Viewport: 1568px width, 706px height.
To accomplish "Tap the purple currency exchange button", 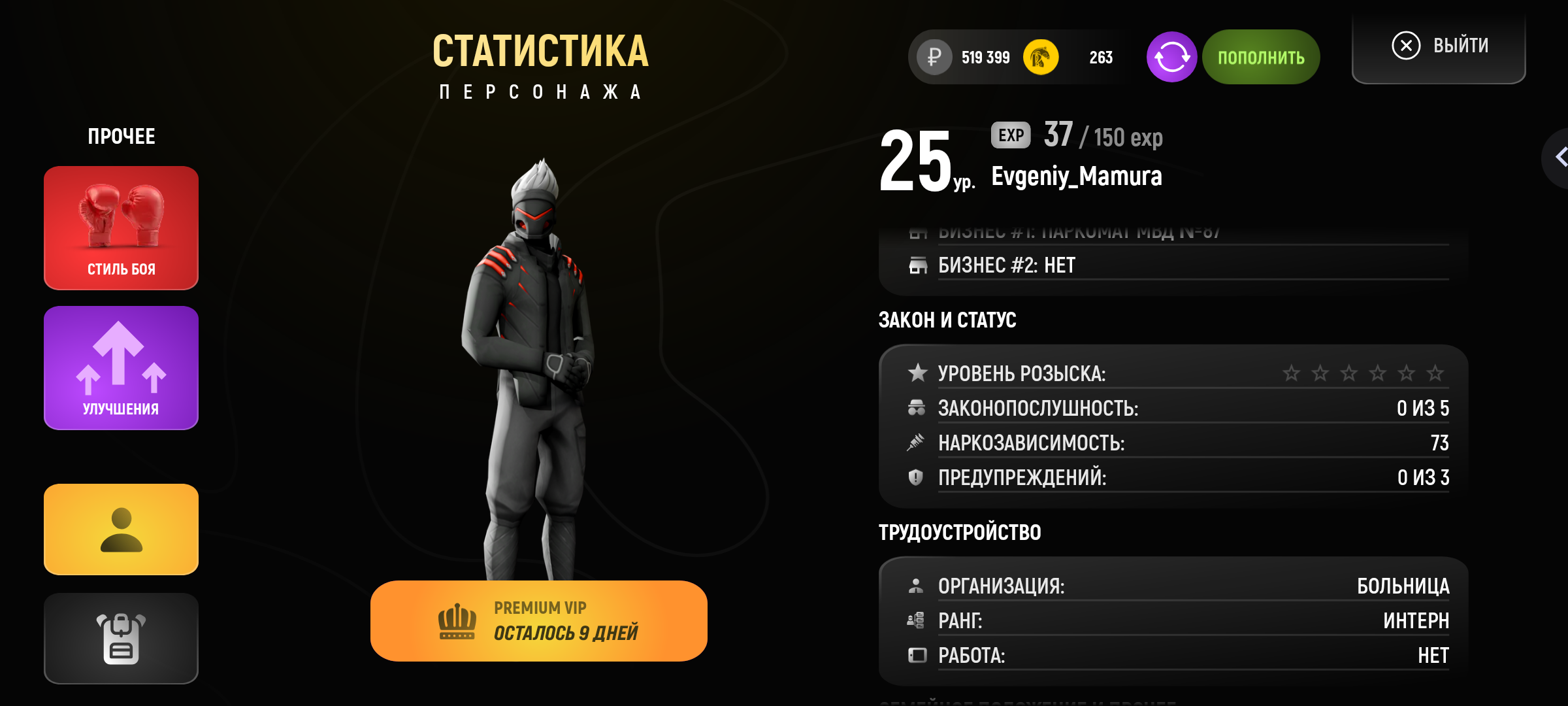I will [1171, 58].
